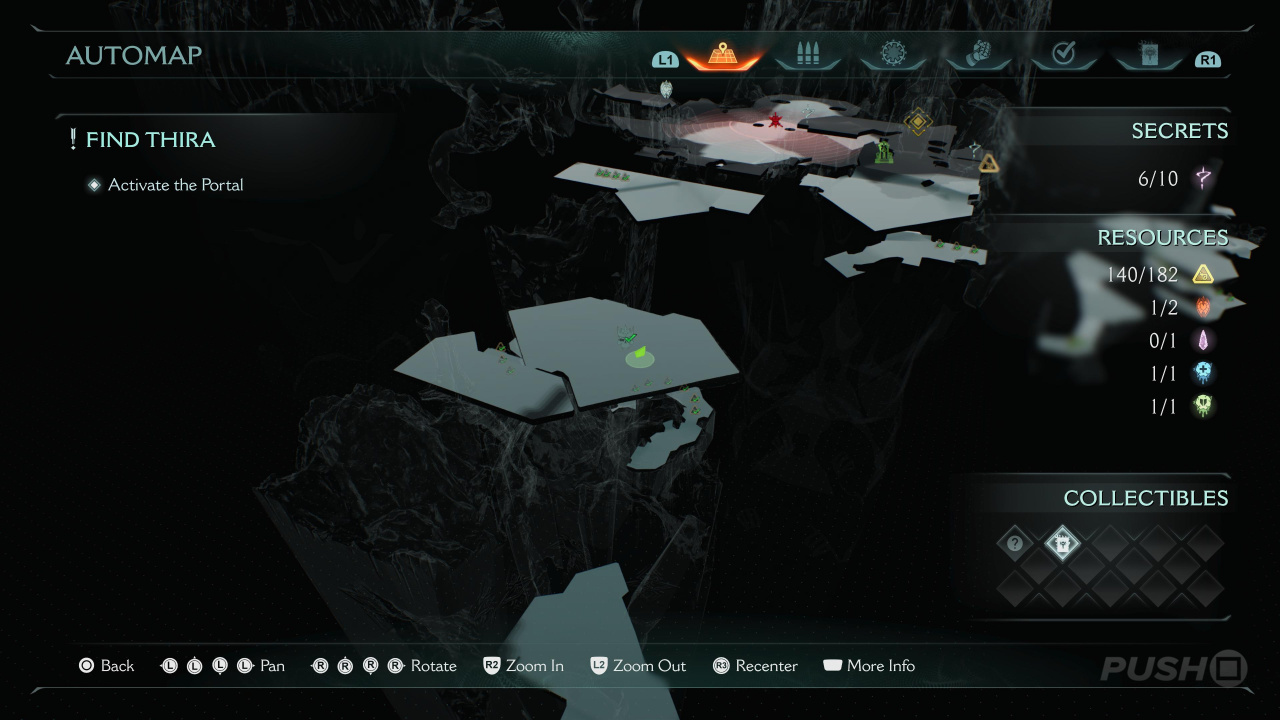This screenshot has height=720, width=1280.
Task: Select the white shield marker on the map
Action: click(667, 90)
